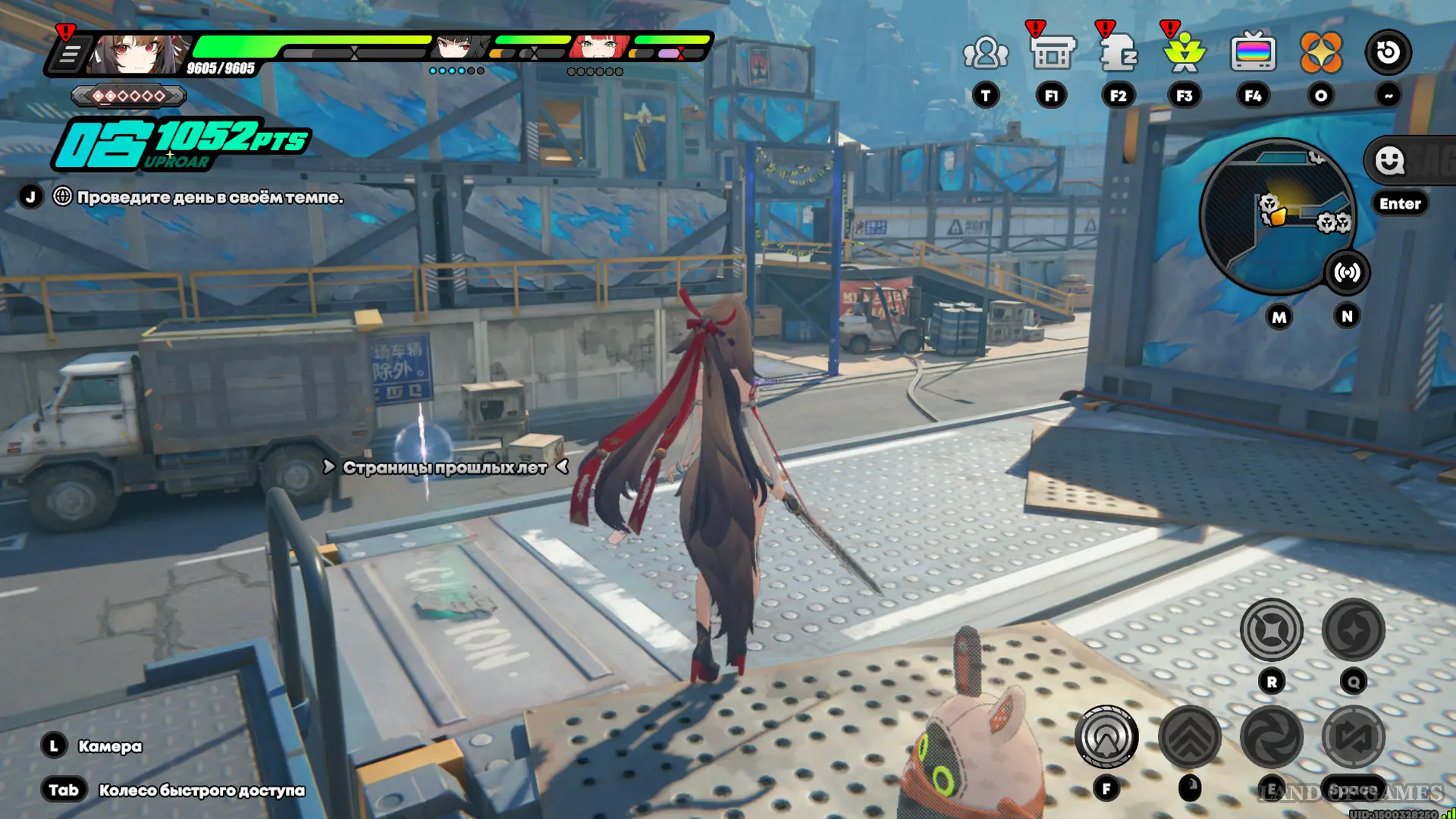Select the active brown-haired character portrait
Viewport: 1456px width, 819px height.
(136, 54)
